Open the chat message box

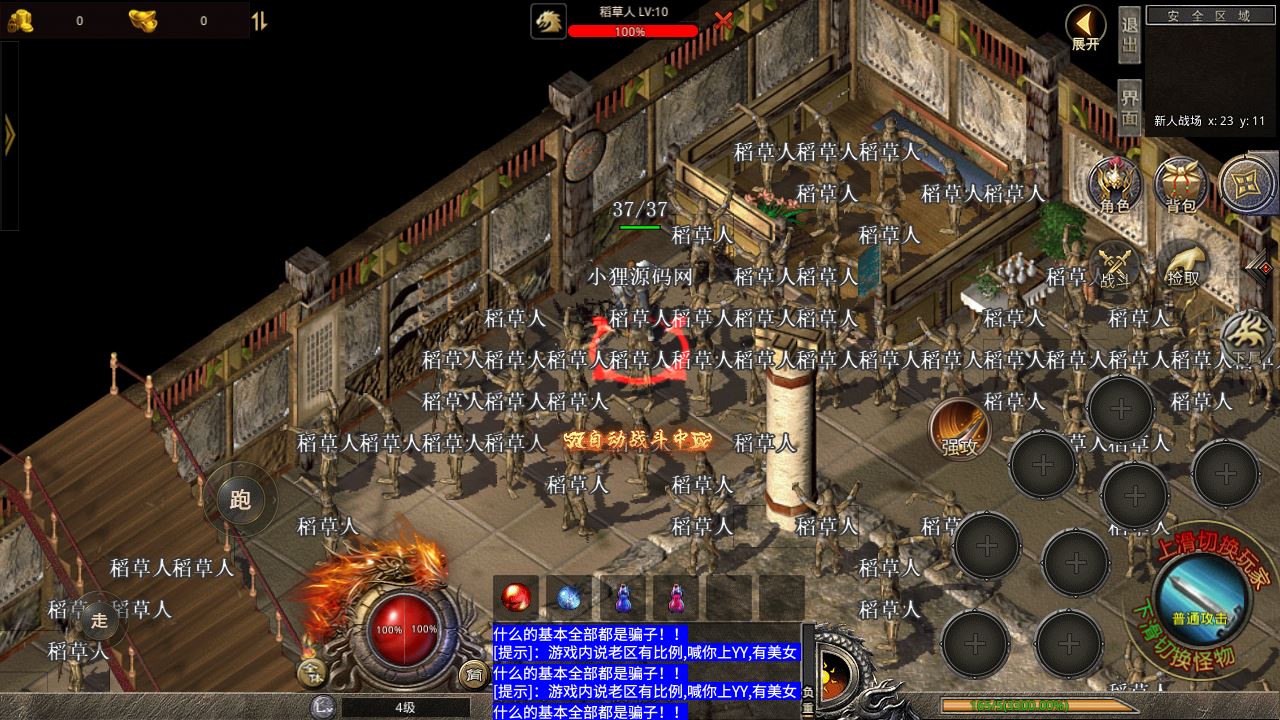pos(646,672)
